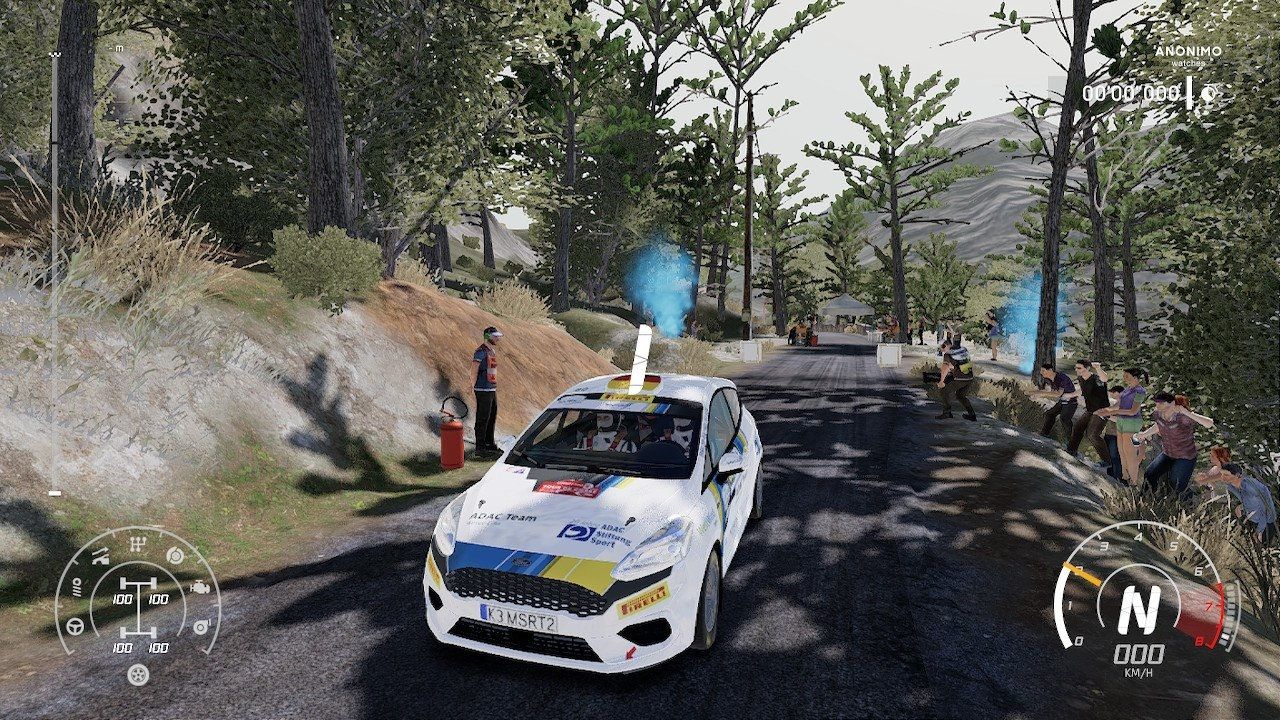
Task: Select the headlights status icon
Action: pyautogui.click(x=77, y=589)
